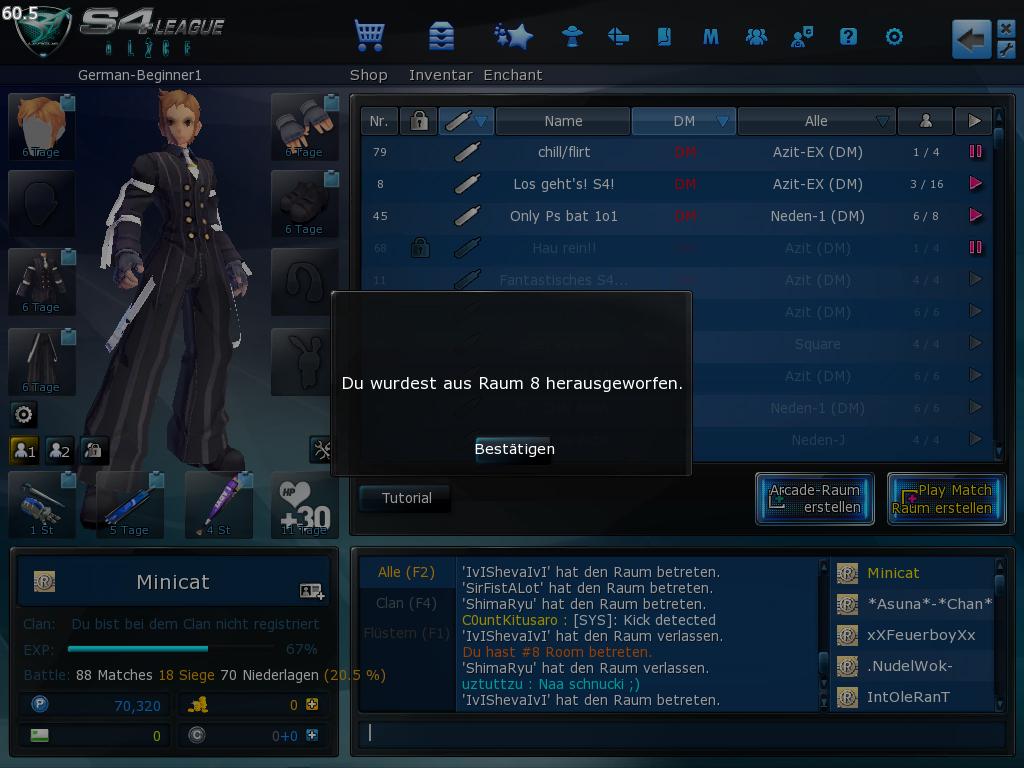This screenshot has height=768, width=1024.
Task: Click the chat message input field
Action: (x=680, y=733)
